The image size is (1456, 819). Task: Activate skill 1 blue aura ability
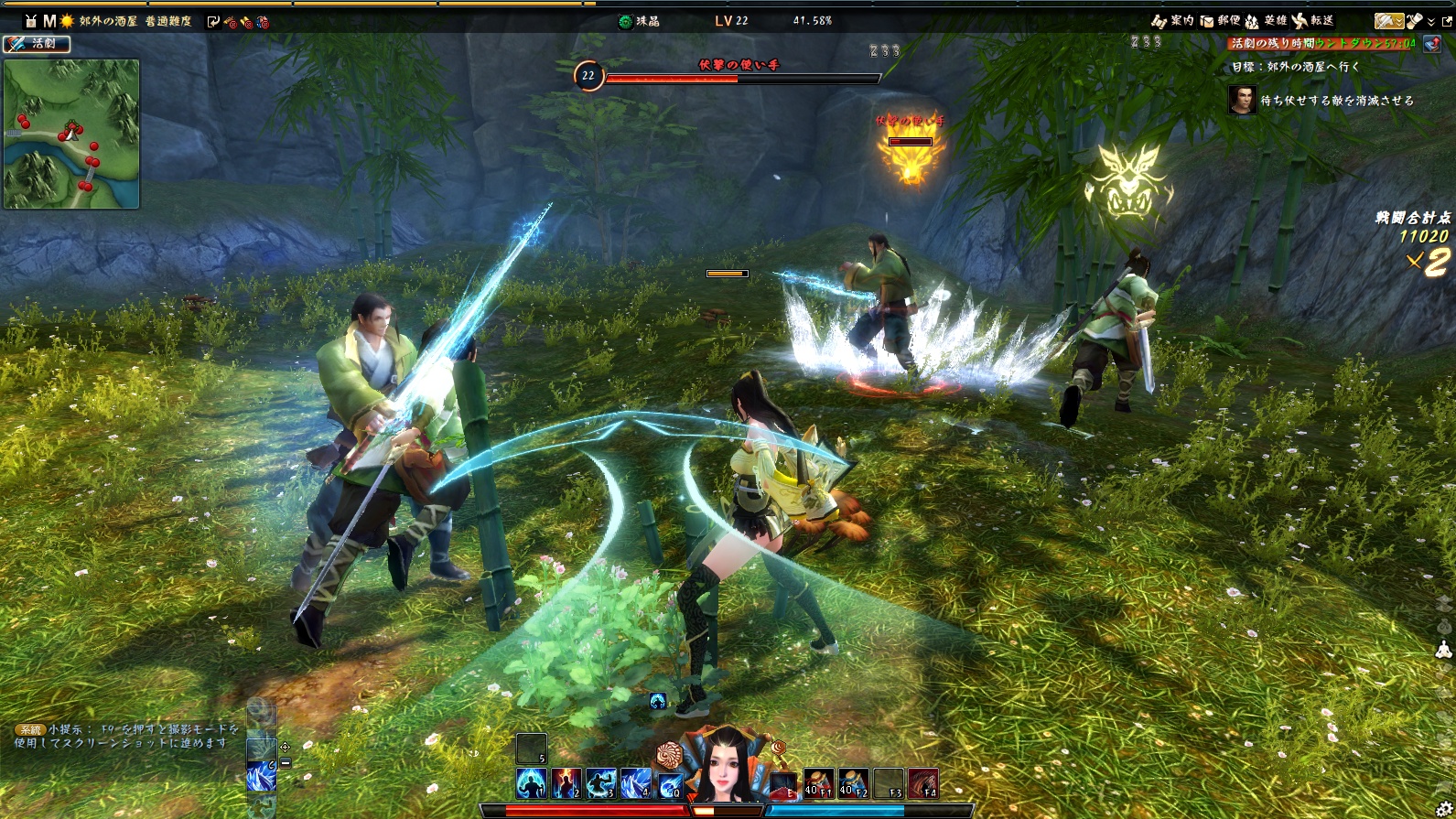click(x=532, y=783)
